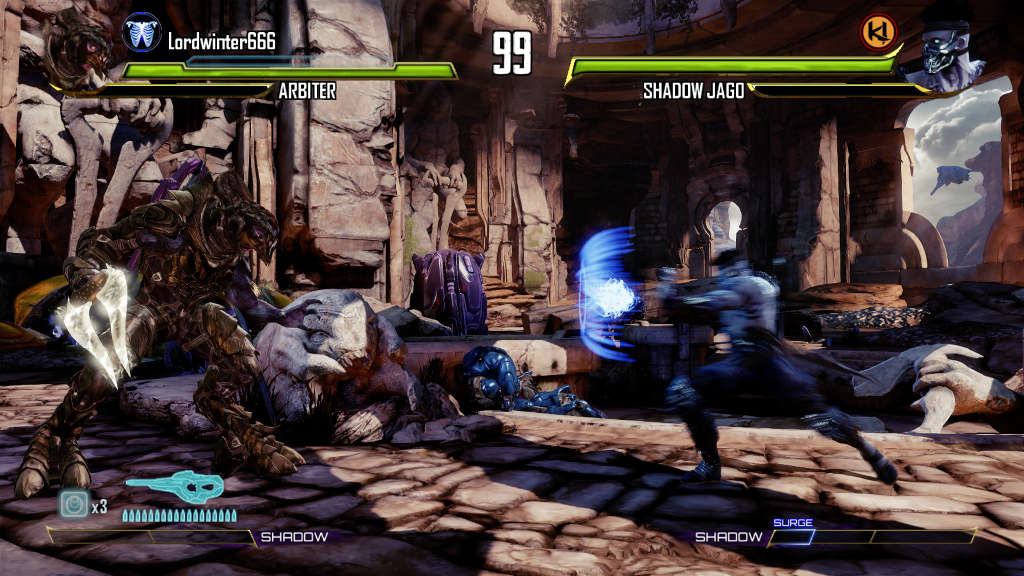Open Lordwinter666's ribcage player emblem

(x=141, y=32)
